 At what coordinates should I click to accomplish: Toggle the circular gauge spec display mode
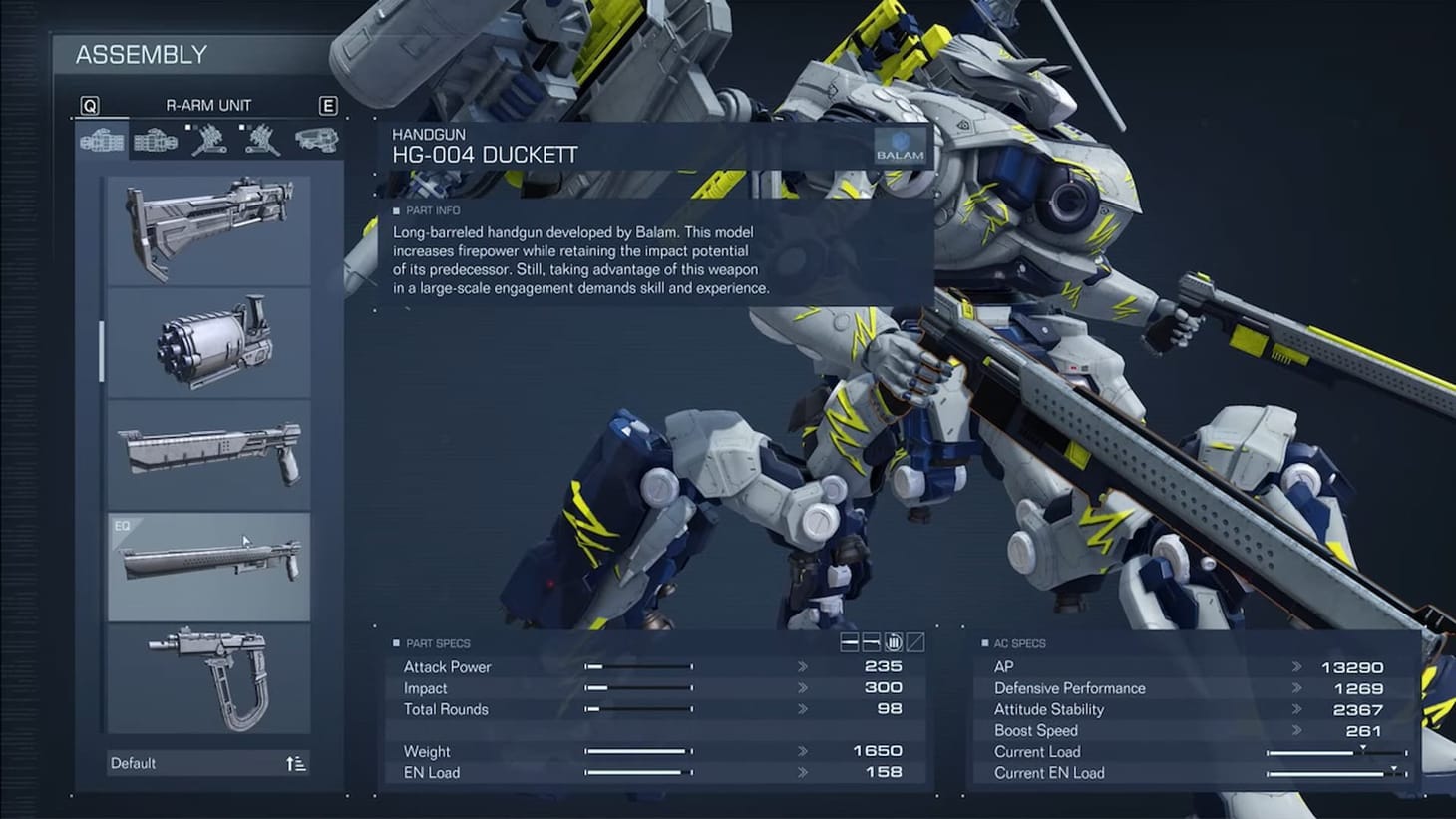point(894,643)
